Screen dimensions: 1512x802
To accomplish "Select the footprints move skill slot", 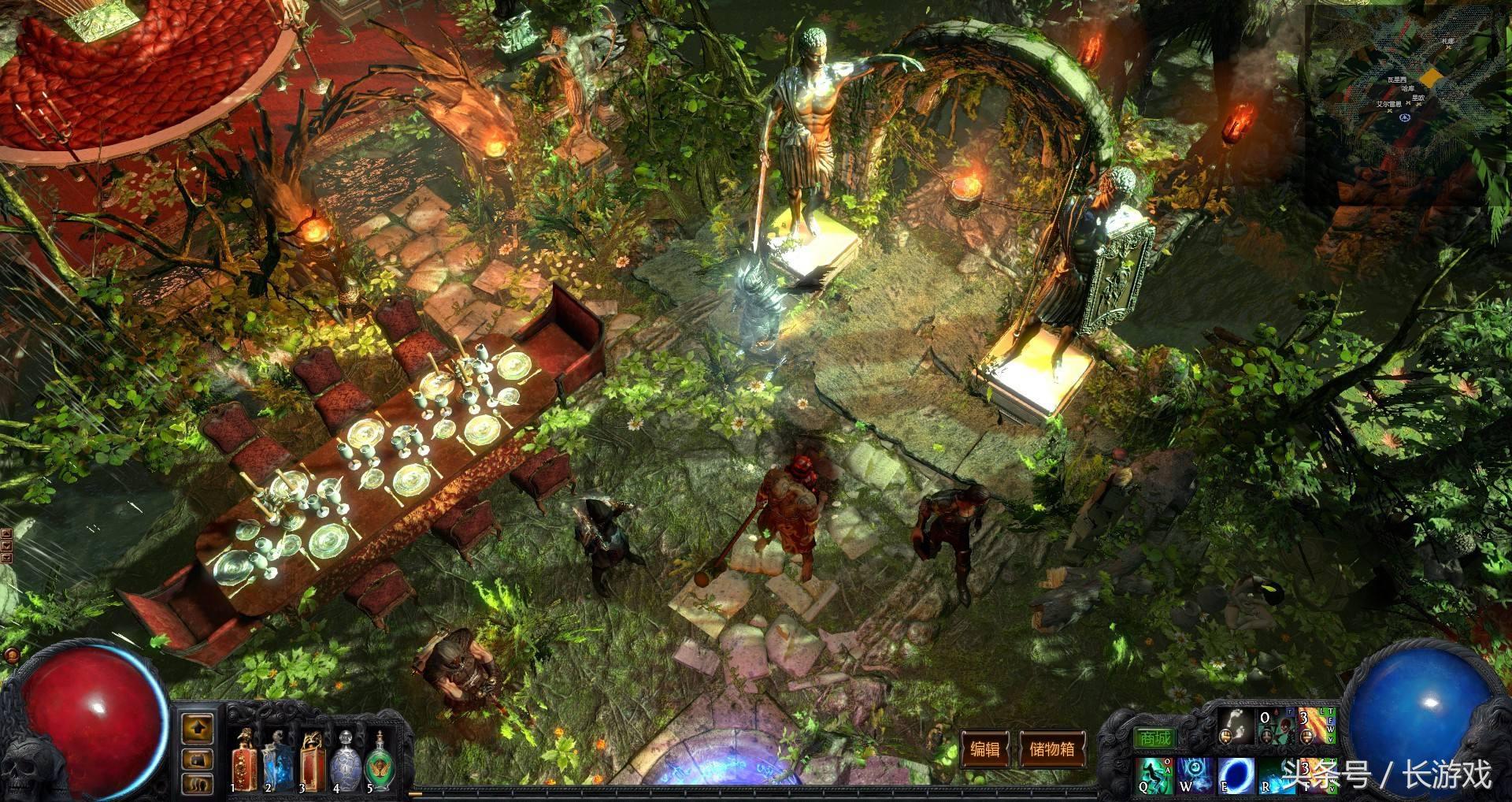I will tap(1236, 727).
